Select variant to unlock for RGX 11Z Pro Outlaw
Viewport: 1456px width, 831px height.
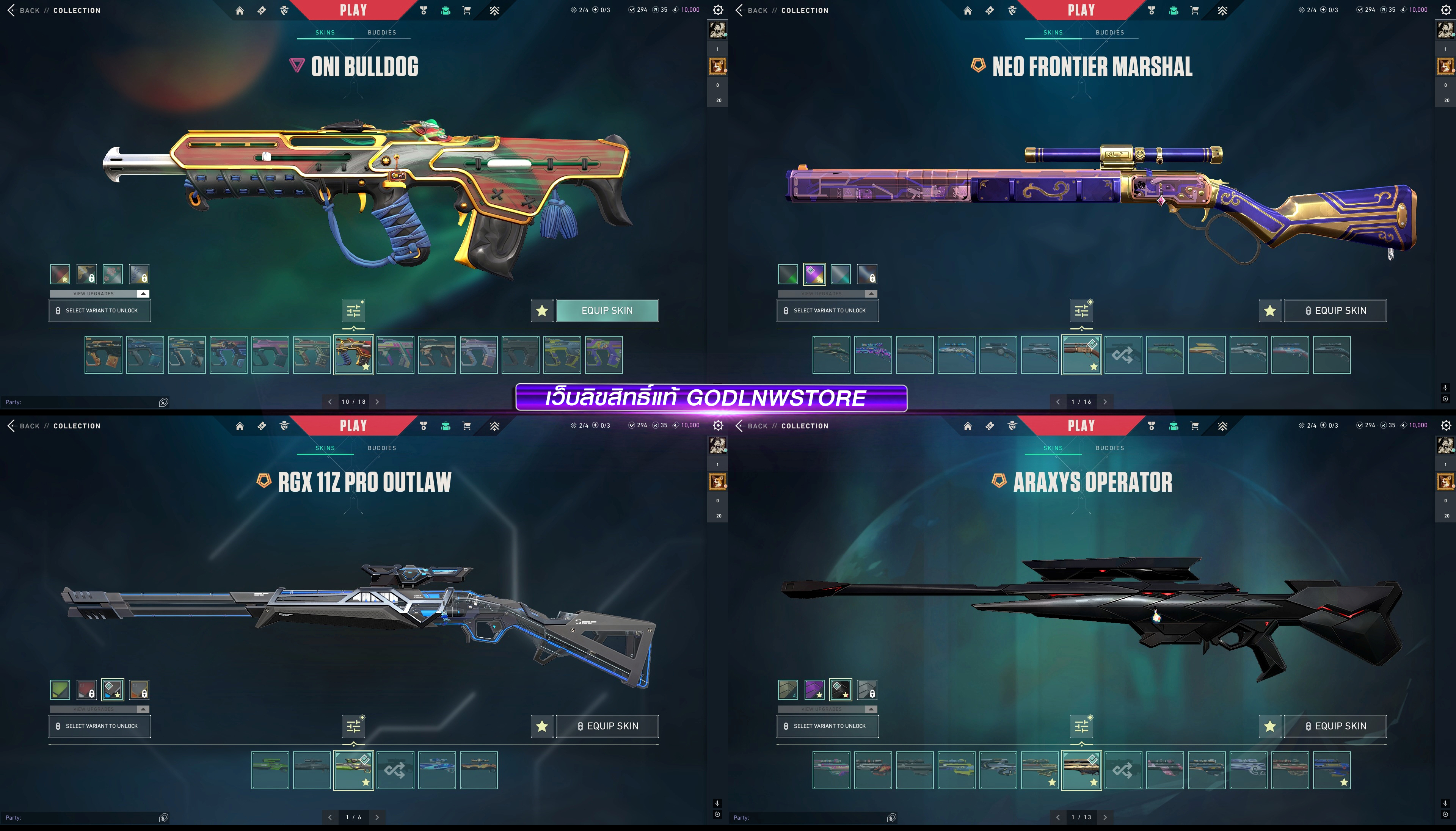click(x=99, y=726)
